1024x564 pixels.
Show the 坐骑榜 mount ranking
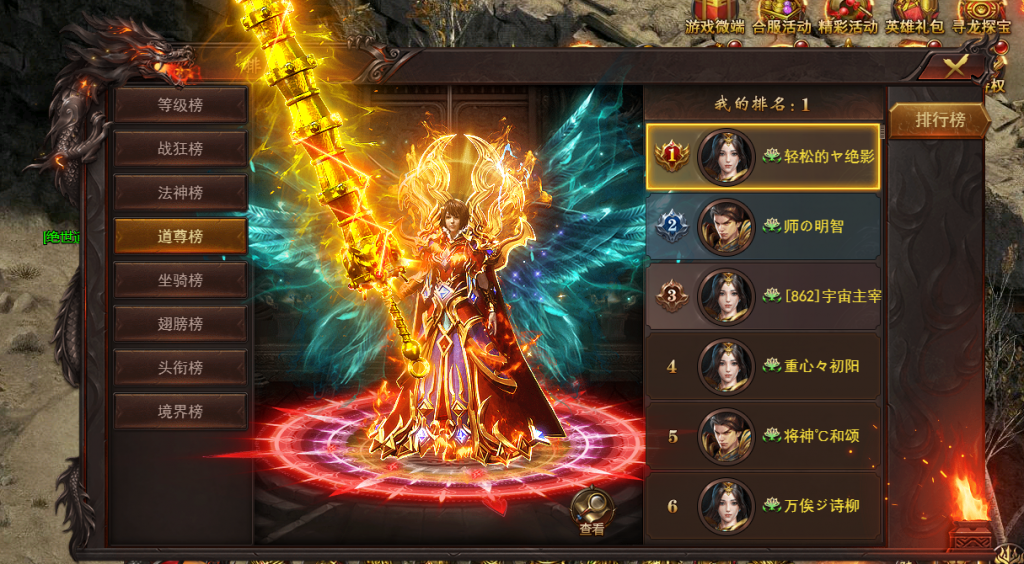point(180,280)
